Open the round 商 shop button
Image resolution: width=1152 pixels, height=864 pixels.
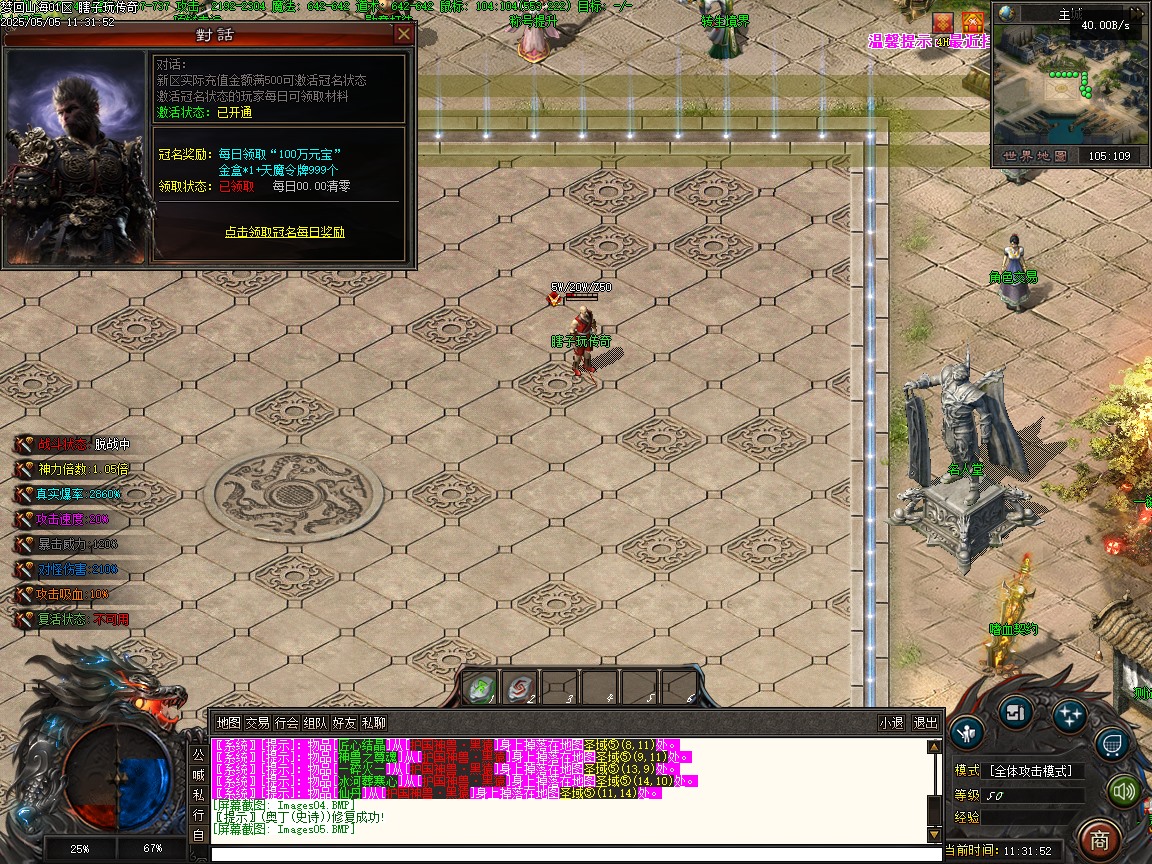[x=1100, y=838]
